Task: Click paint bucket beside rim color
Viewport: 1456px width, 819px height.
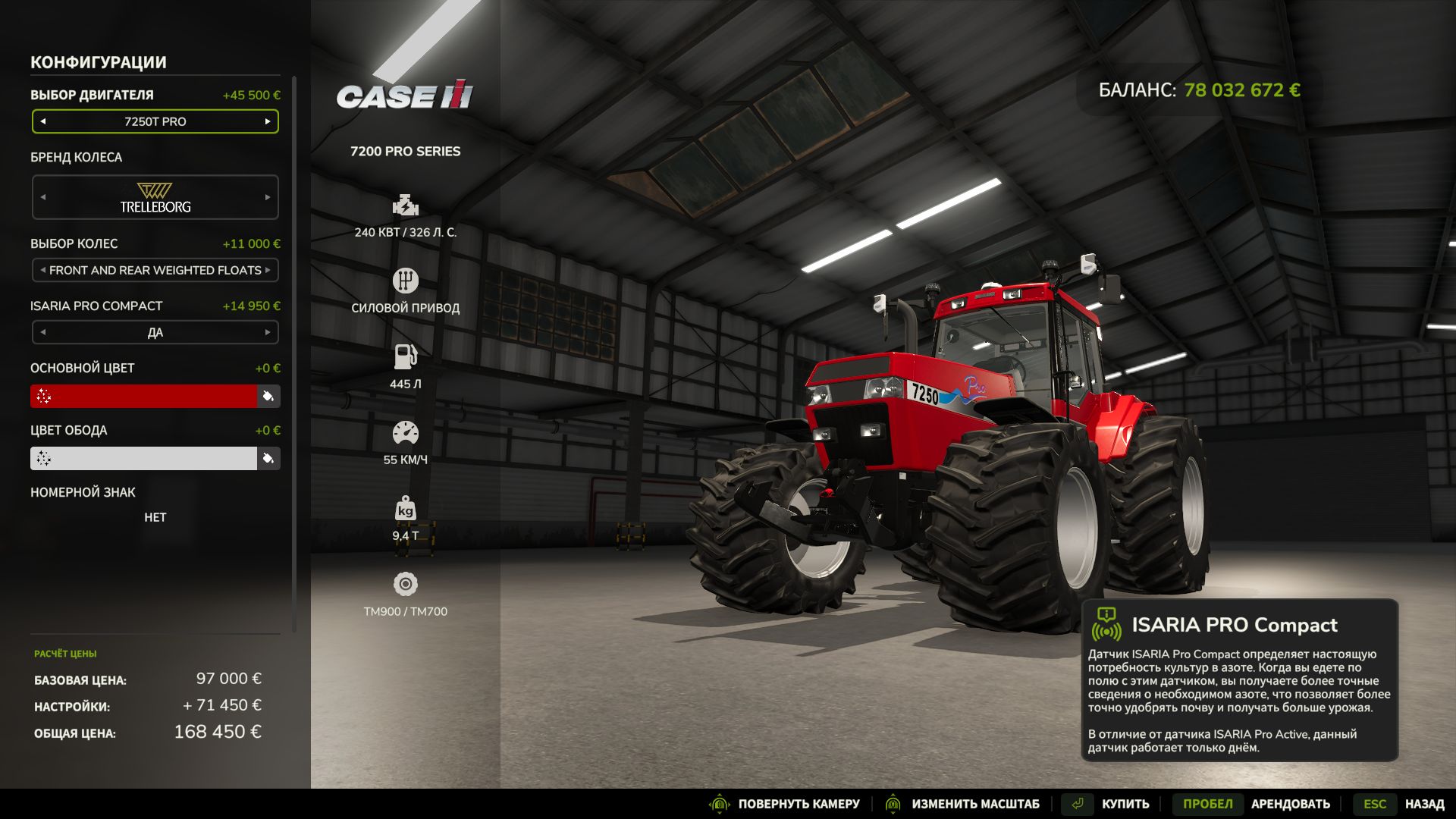Action: [x=268, y=458]
